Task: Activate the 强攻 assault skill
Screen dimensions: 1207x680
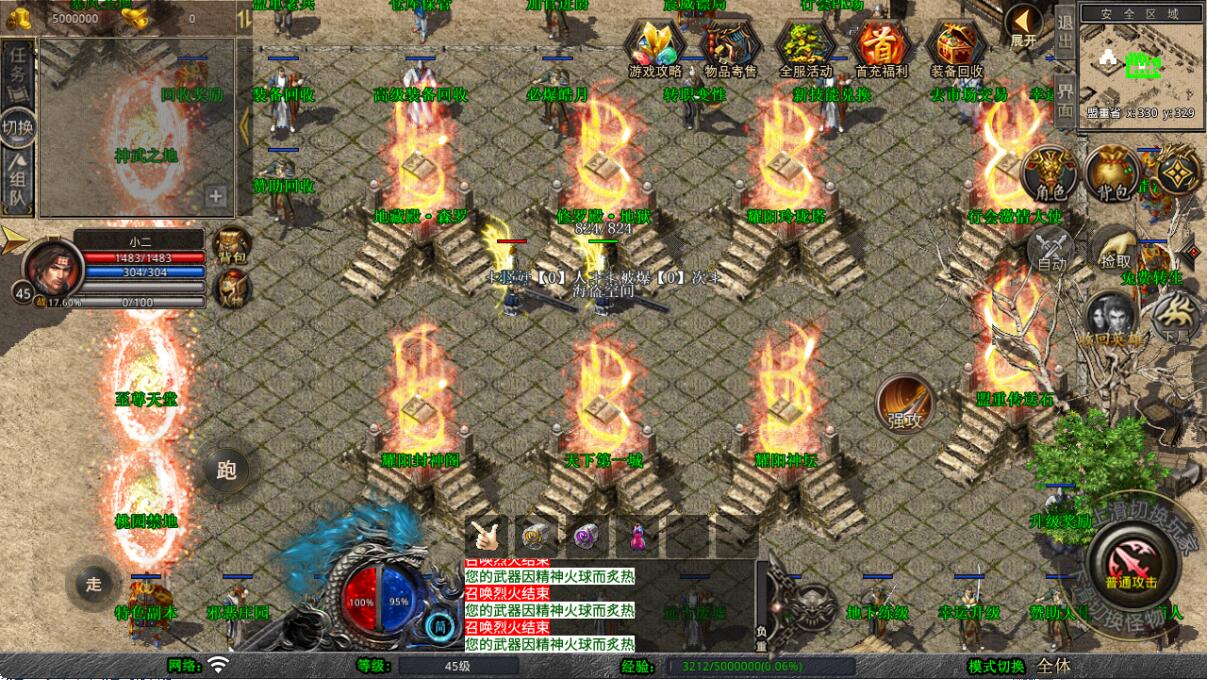Action: (x=905, y=404)
